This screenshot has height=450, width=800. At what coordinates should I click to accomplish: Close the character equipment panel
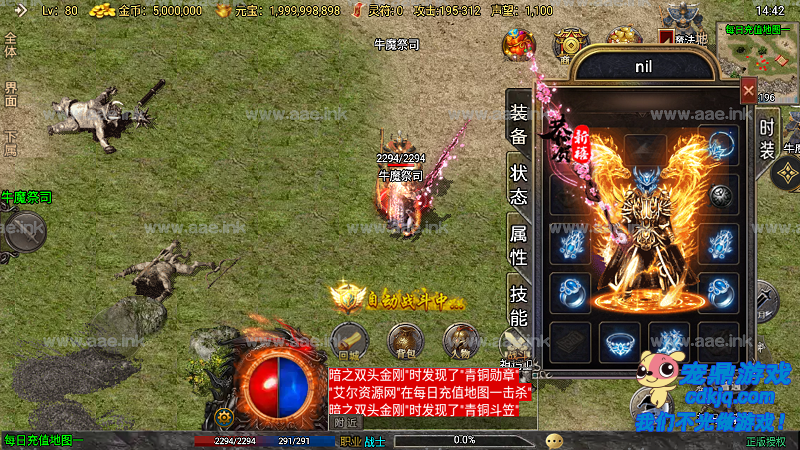pos(748,91)
